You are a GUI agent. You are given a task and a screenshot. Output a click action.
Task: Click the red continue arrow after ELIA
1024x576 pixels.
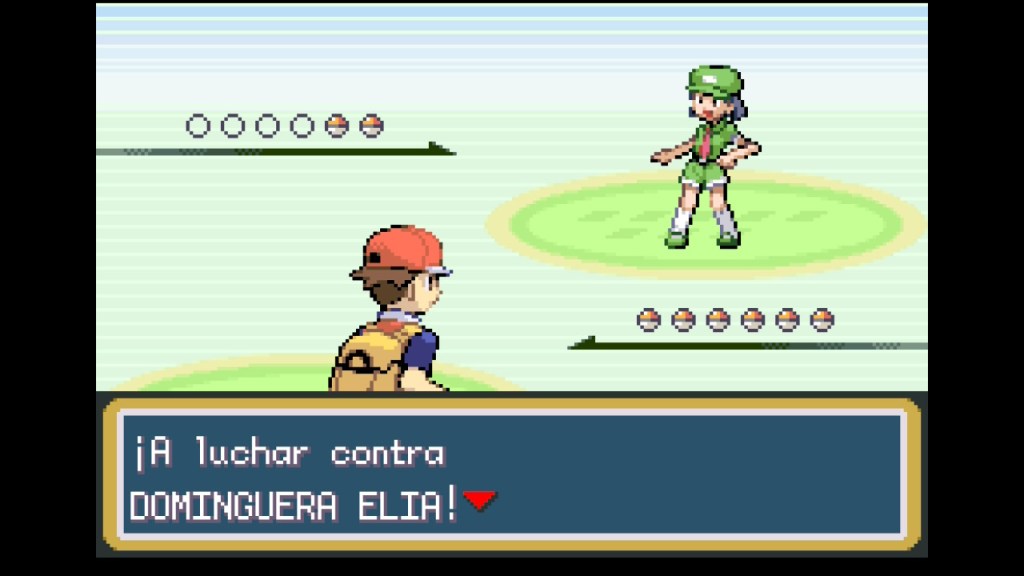pos(480,500)
